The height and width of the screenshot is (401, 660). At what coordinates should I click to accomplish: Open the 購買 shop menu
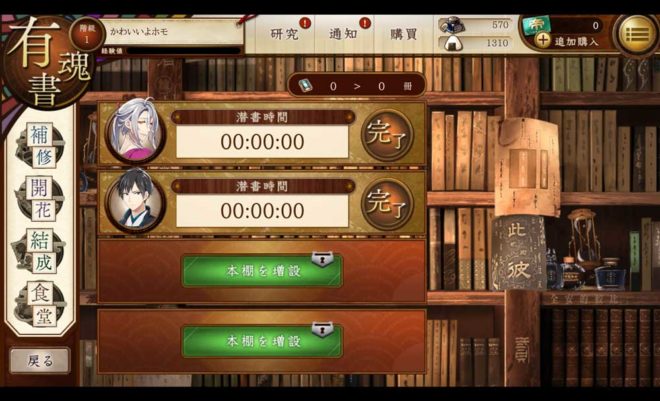click(x=404, y=34)
